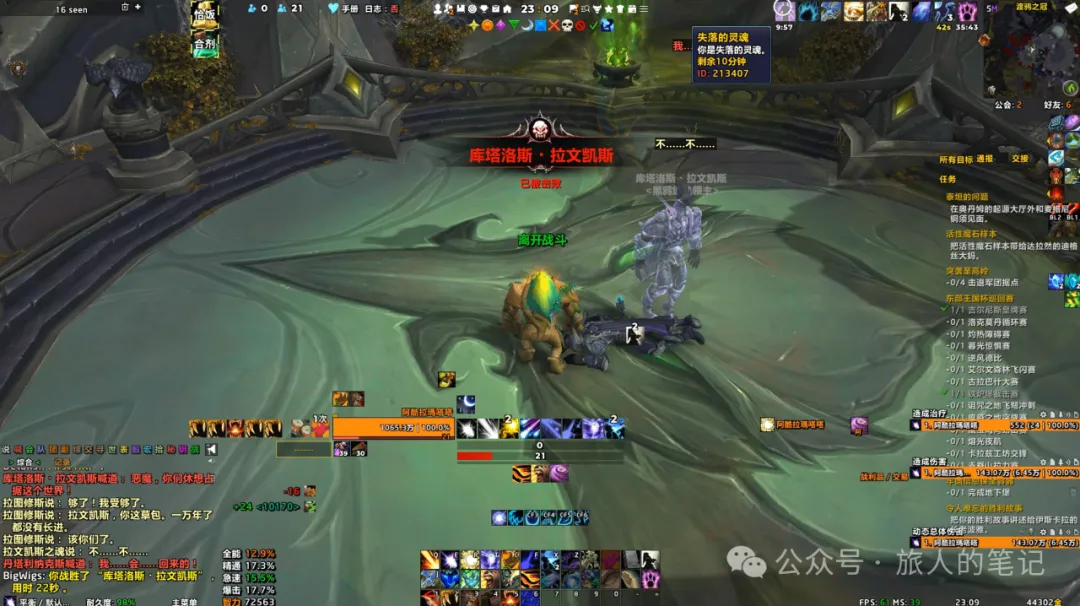
Task: Click the pink paw buff icon
Action: (x=967, y=12)
